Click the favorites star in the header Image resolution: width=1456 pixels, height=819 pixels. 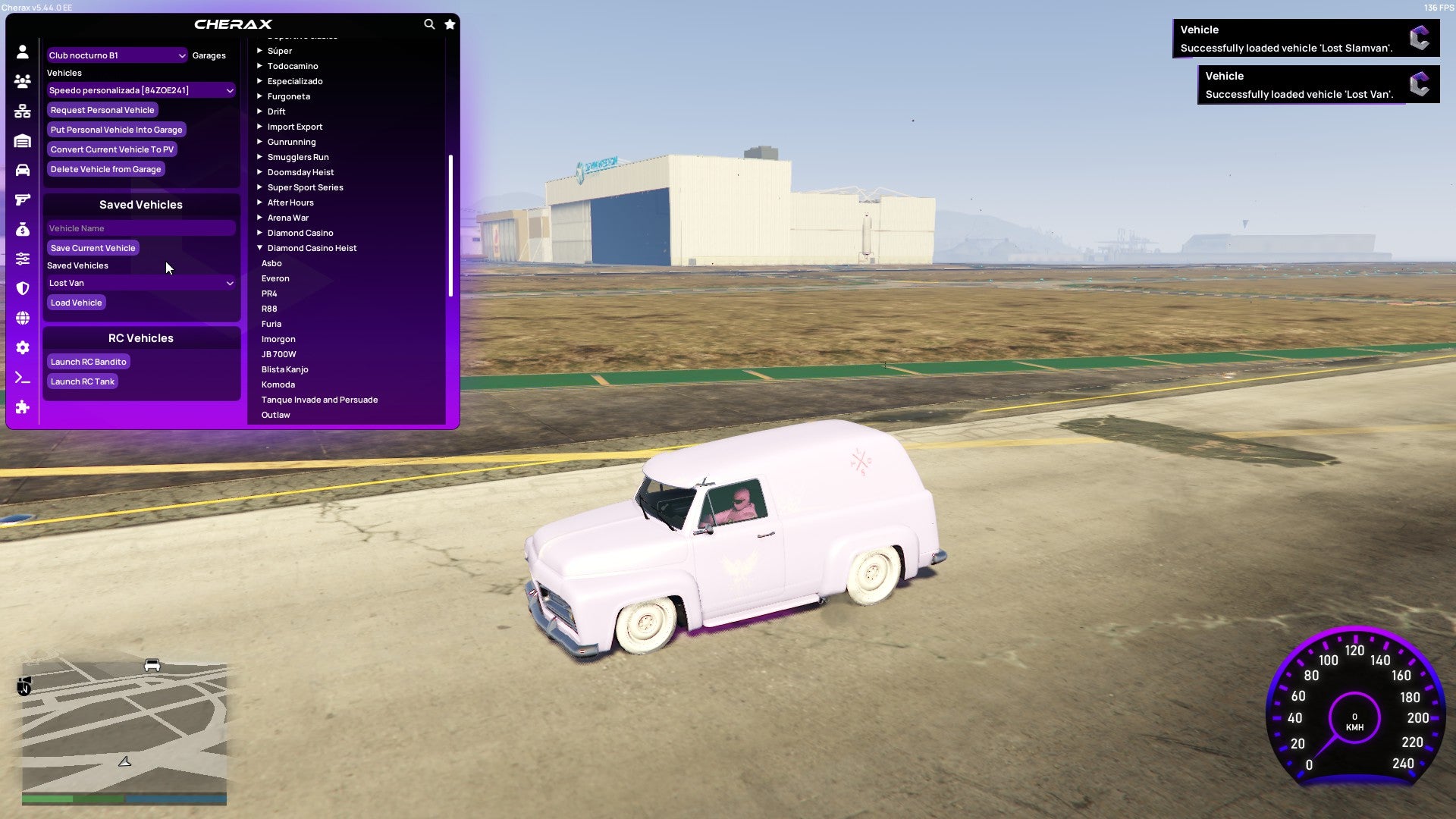[449, 24]
